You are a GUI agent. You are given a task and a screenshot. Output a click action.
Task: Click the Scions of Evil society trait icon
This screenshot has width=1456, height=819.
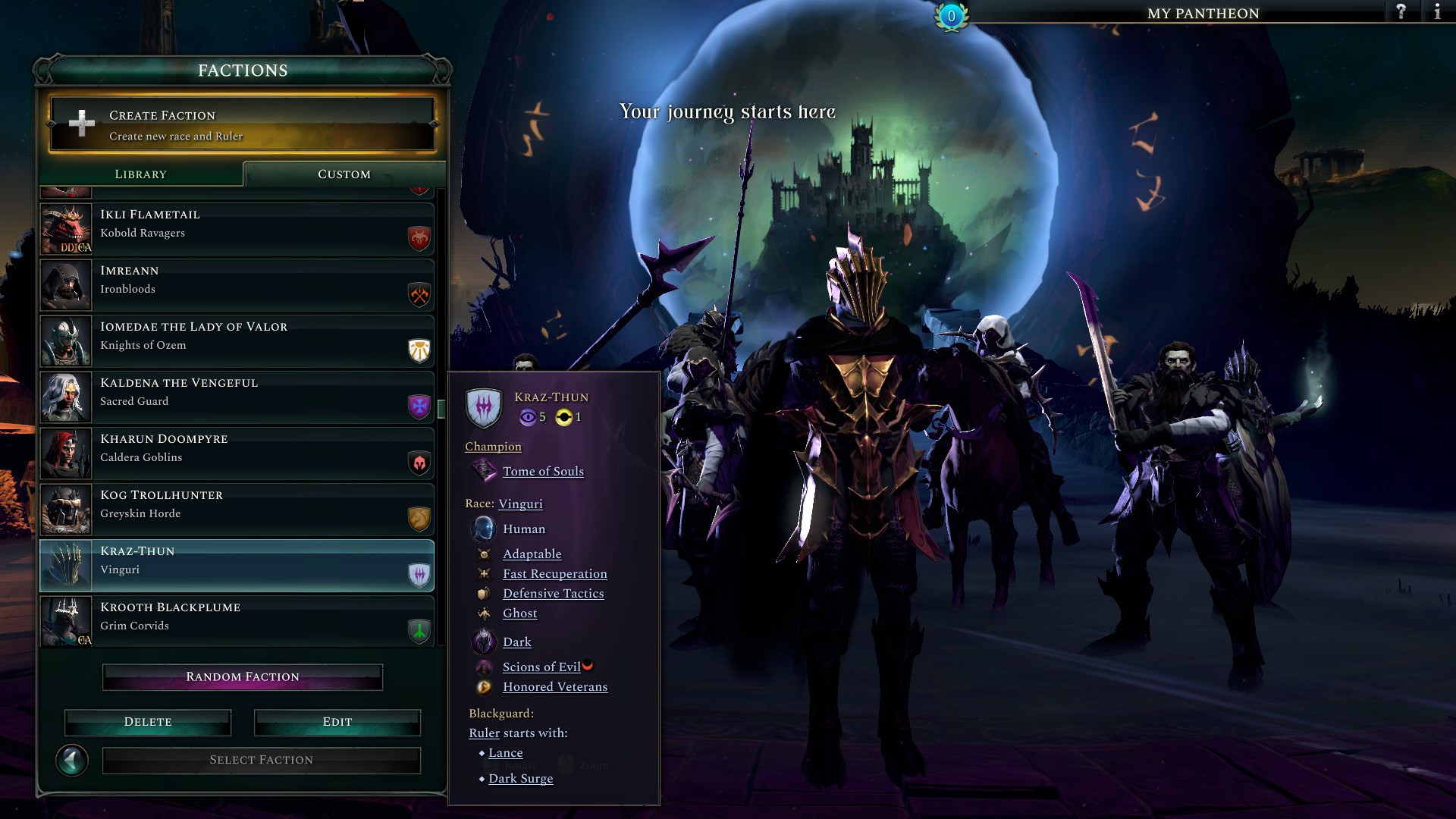pos(484,667)
